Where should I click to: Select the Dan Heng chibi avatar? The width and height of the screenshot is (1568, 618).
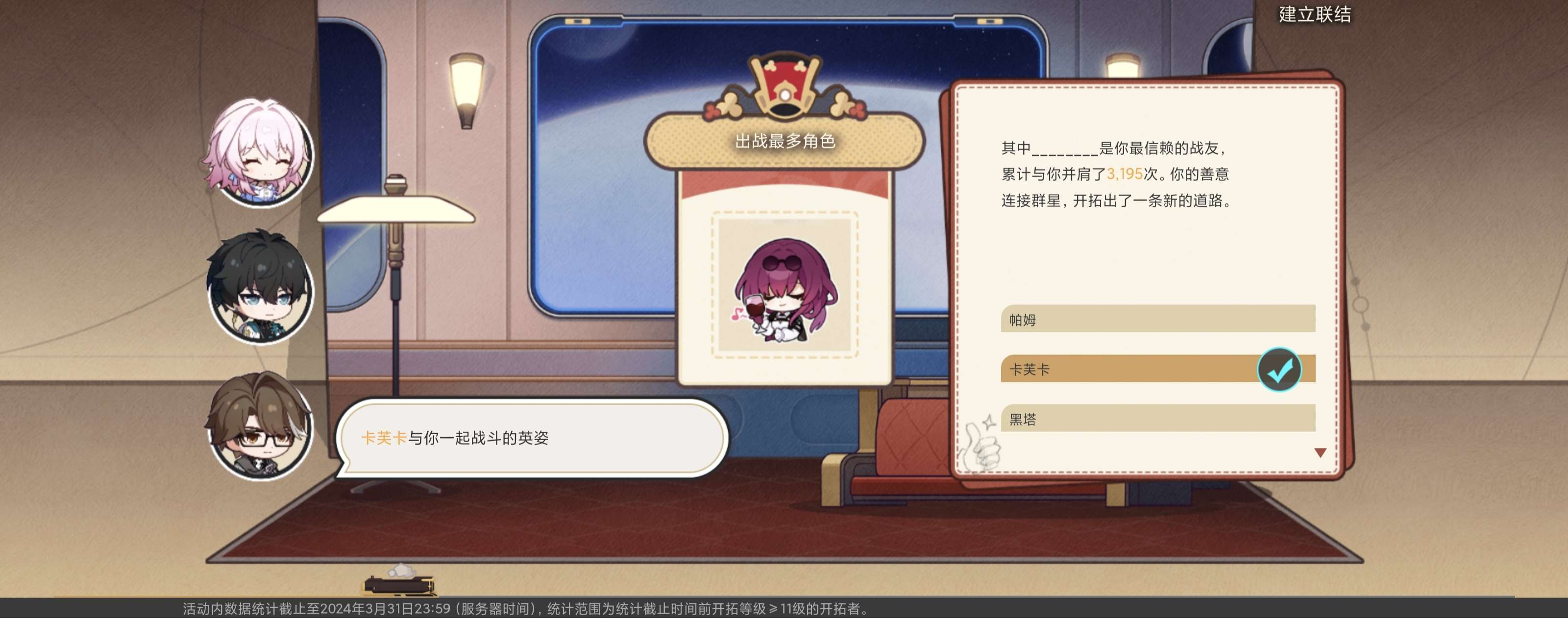[261, 287]
